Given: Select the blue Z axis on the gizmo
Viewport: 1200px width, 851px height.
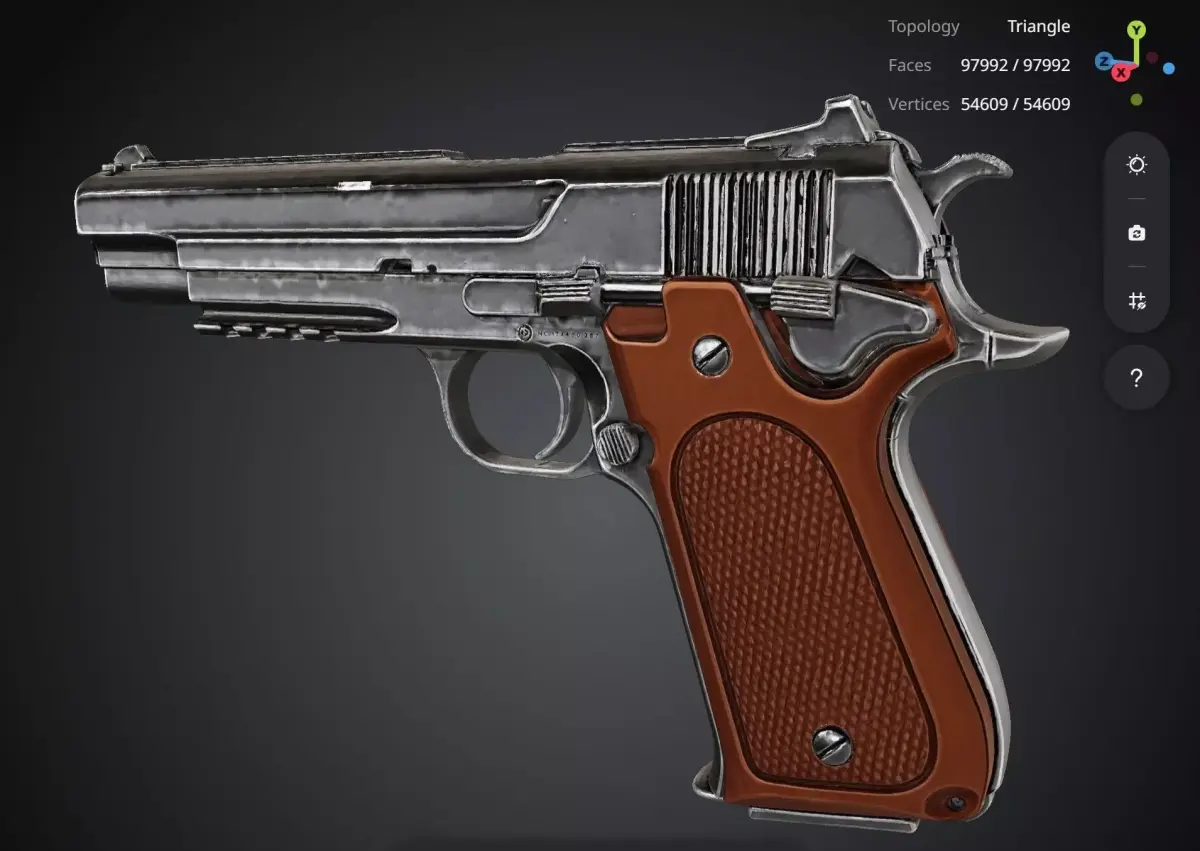Looking at the screenshot, I should tap(1103, 61).
